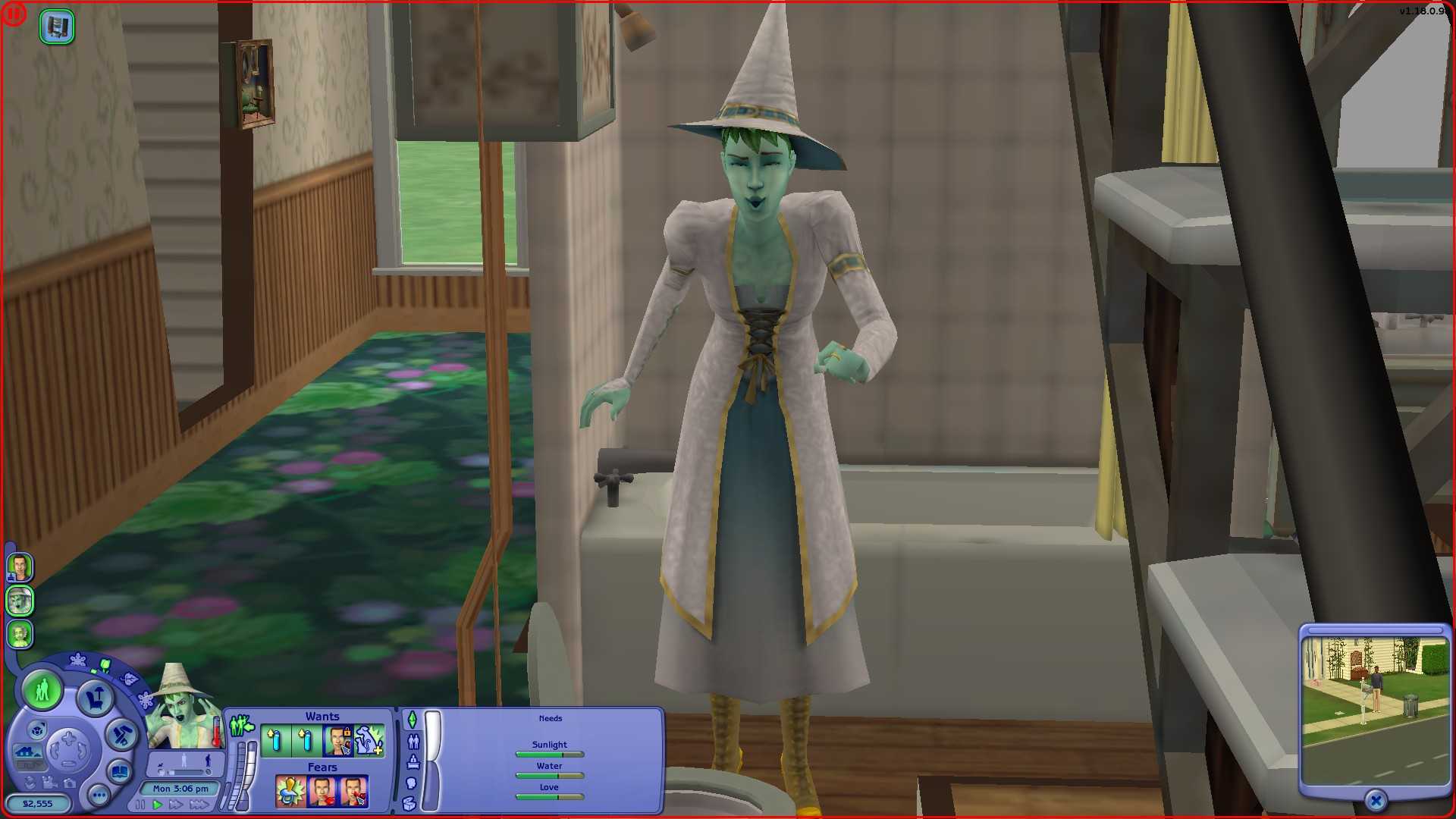Pause the game with the pause button
Viewport: 1456px width, 819px height.
[x=140, y=804]
